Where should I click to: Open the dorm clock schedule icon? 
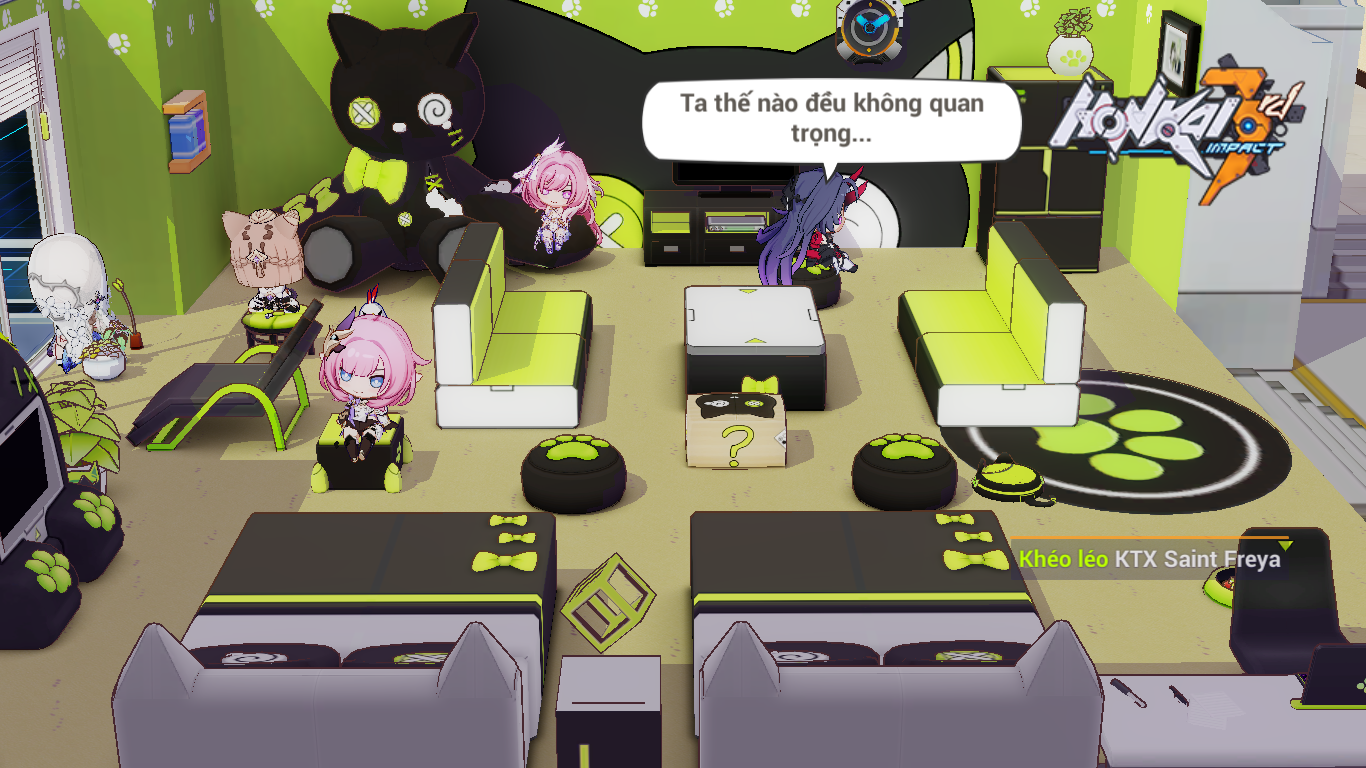click(869, 28)
